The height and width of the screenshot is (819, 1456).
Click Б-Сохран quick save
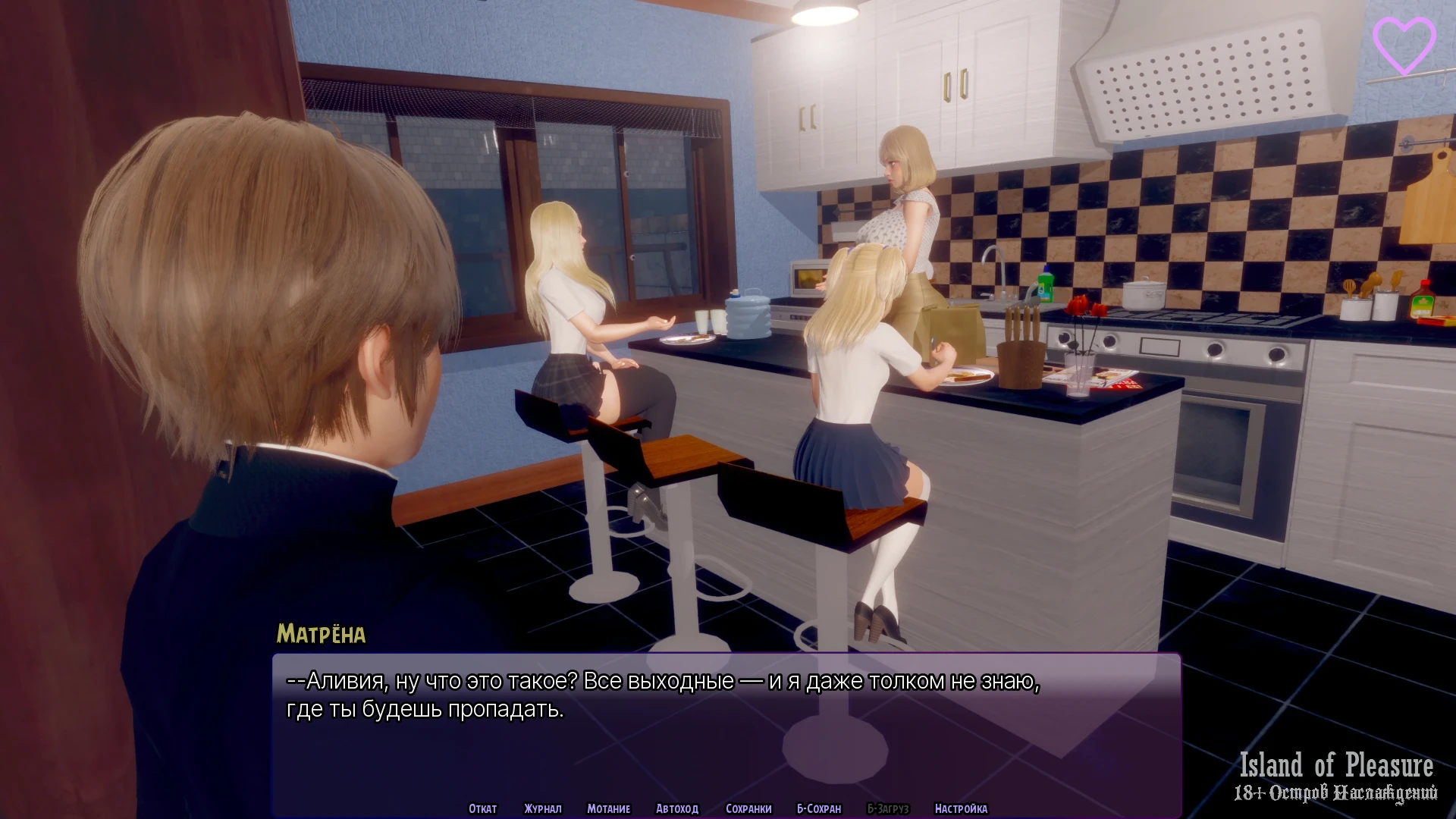click(819, 808)
